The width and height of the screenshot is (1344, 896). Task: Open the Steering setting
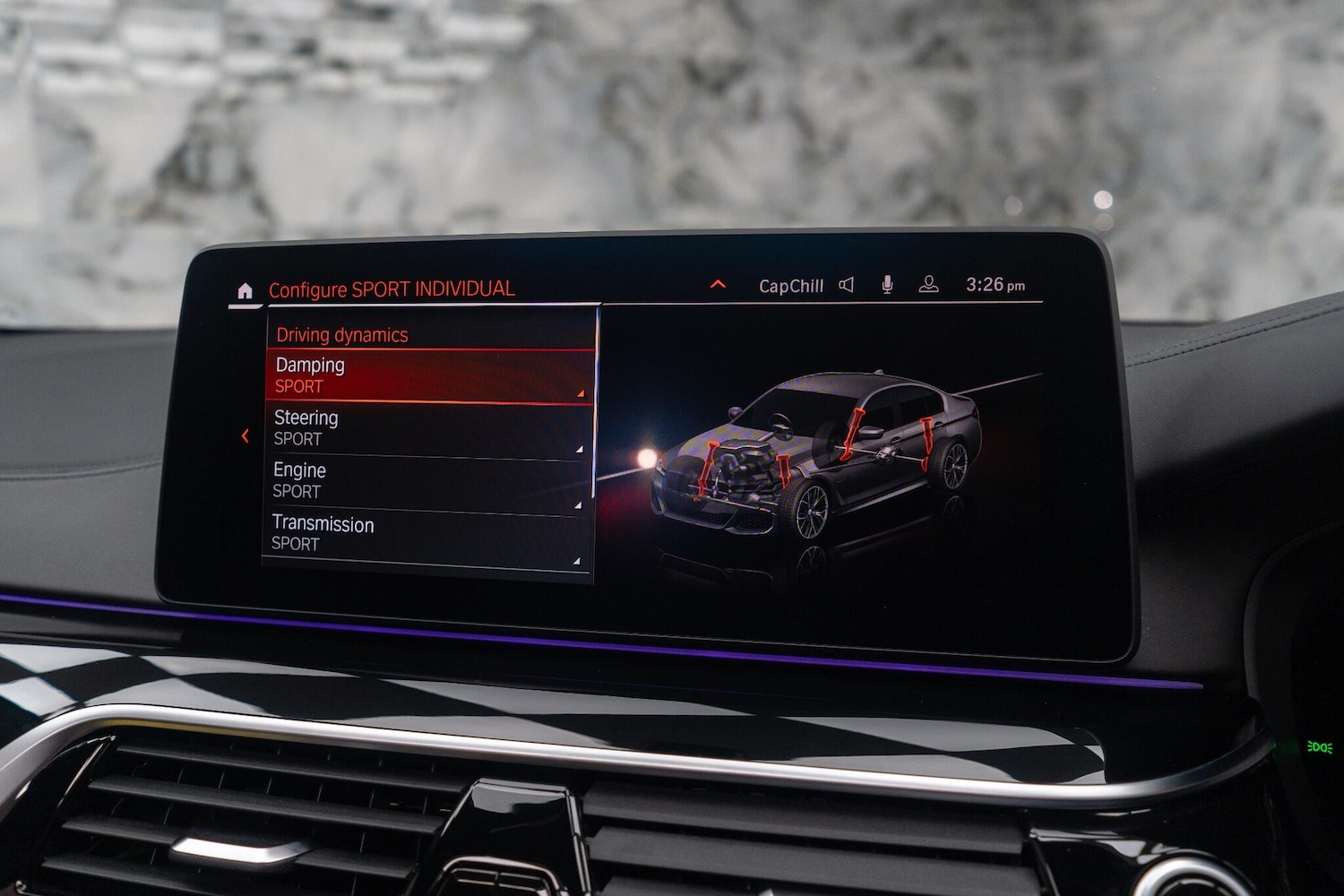coord(427,428)
